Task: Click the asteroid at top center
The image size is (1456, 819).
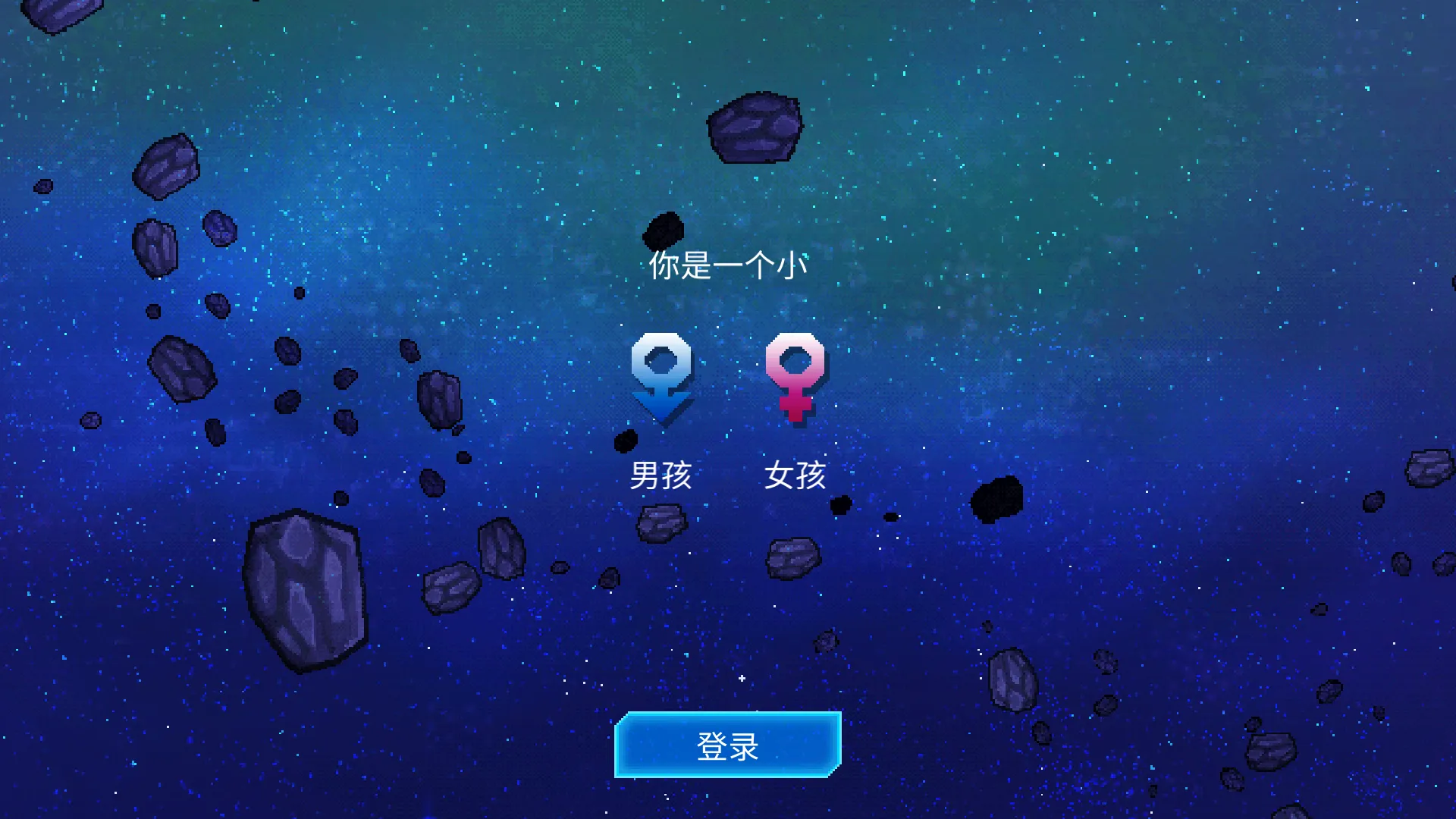Action: tap(755, 125)
